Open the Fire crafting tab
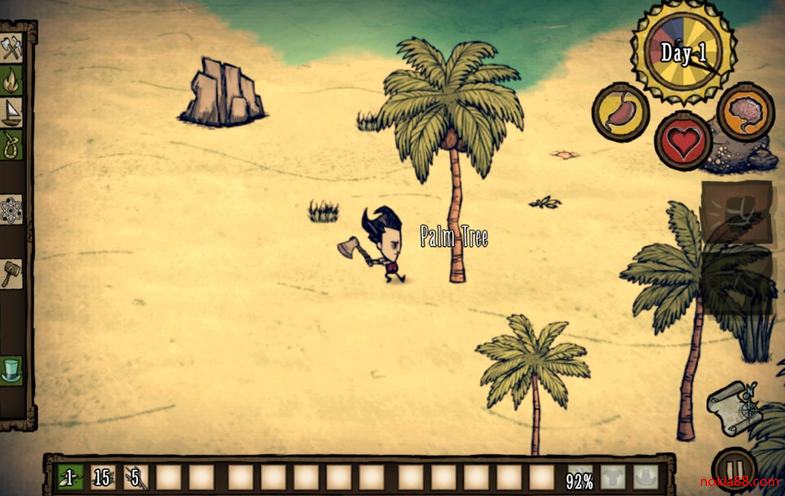 [12, 79]
